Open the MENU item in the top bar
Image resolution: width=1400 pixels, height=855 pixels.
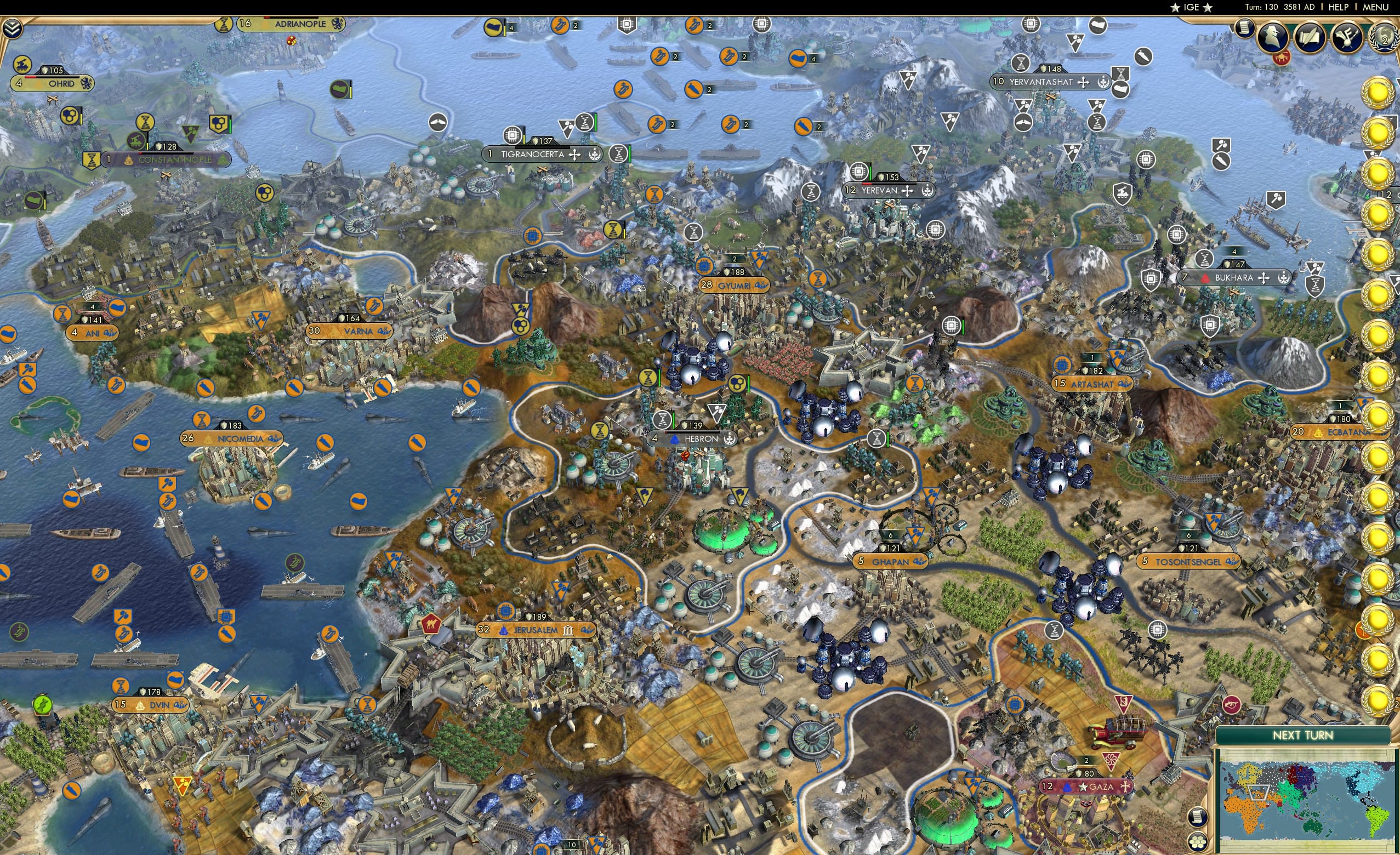(x=1375, y=7)
